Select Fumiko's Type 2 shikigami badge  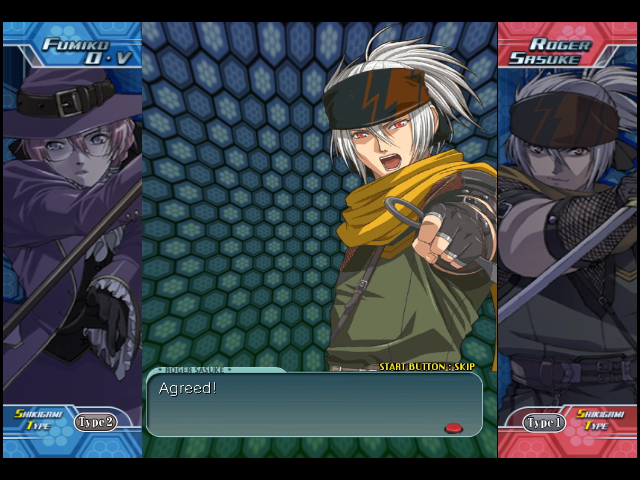point(95,422)
